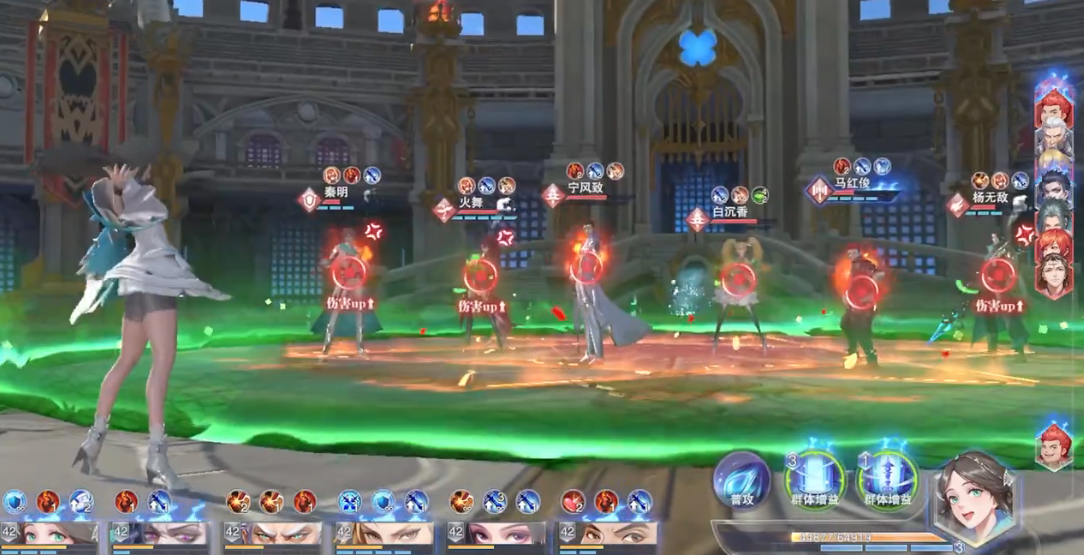Target enemy 秦明's red target marker
This screenshot has height=555, width=1084.
tap(348, 271)
